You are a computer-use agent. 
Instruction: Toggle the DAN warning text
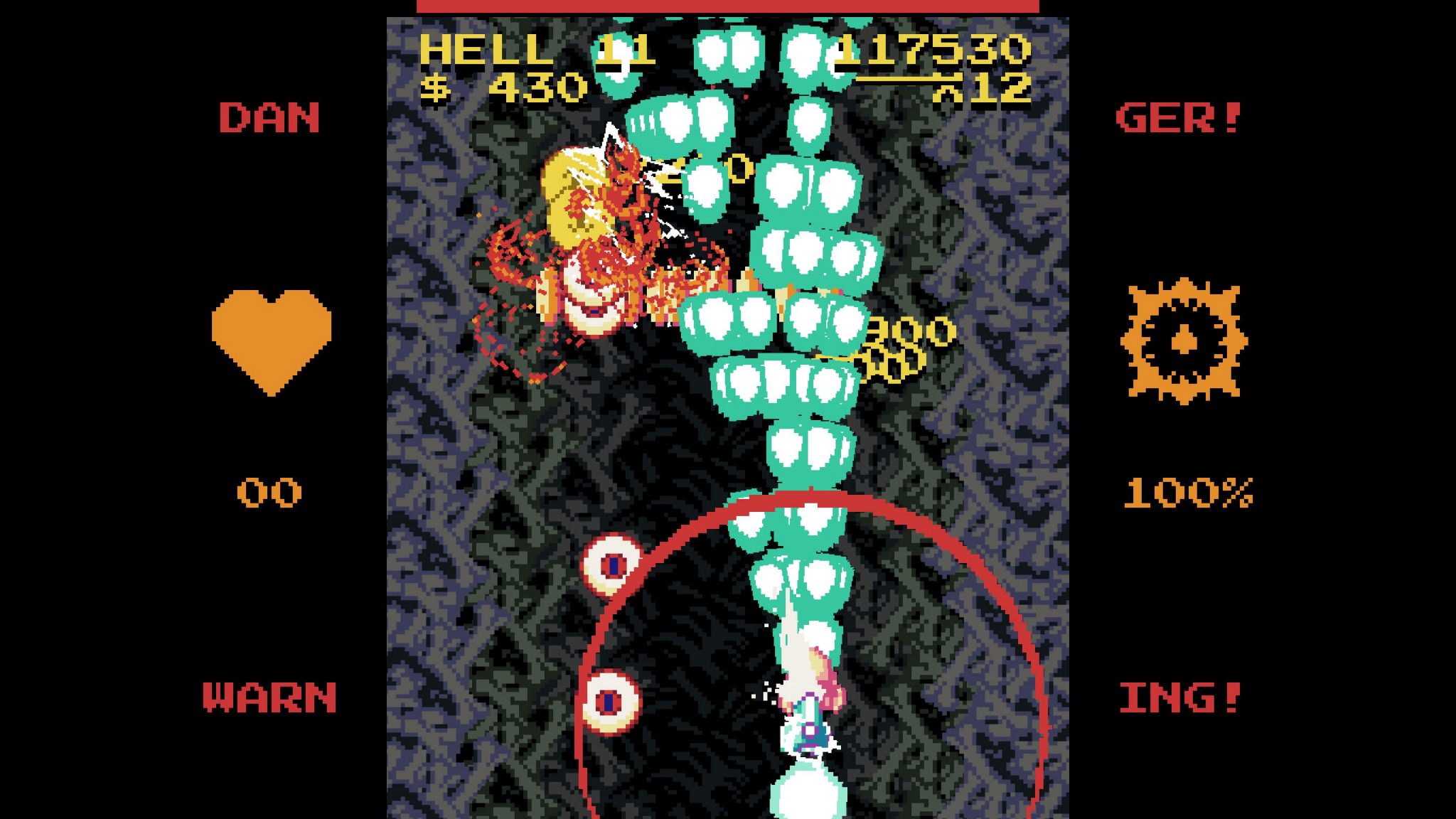click(269, 119)
